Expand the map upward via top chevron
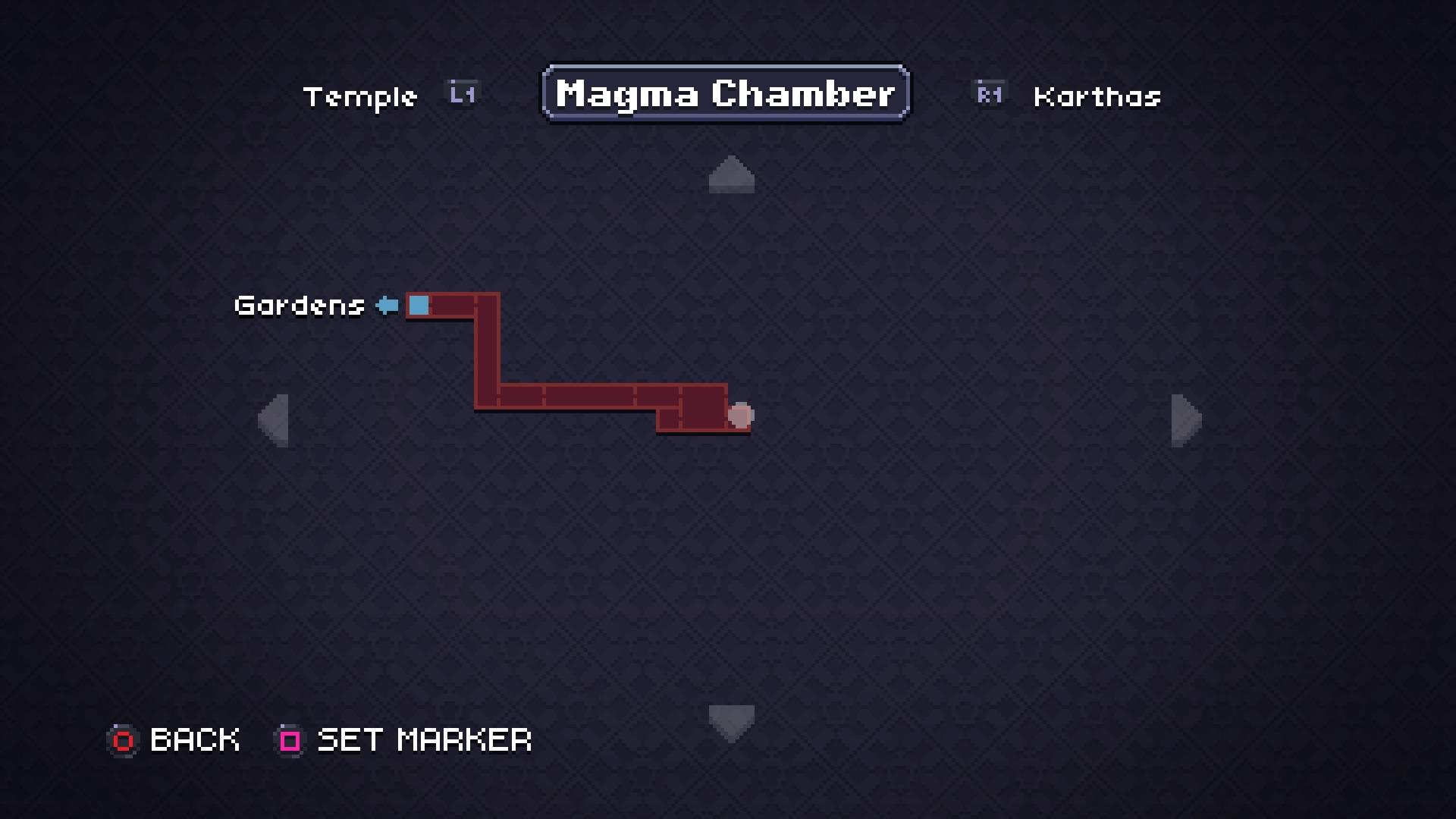 coord(730,174)
